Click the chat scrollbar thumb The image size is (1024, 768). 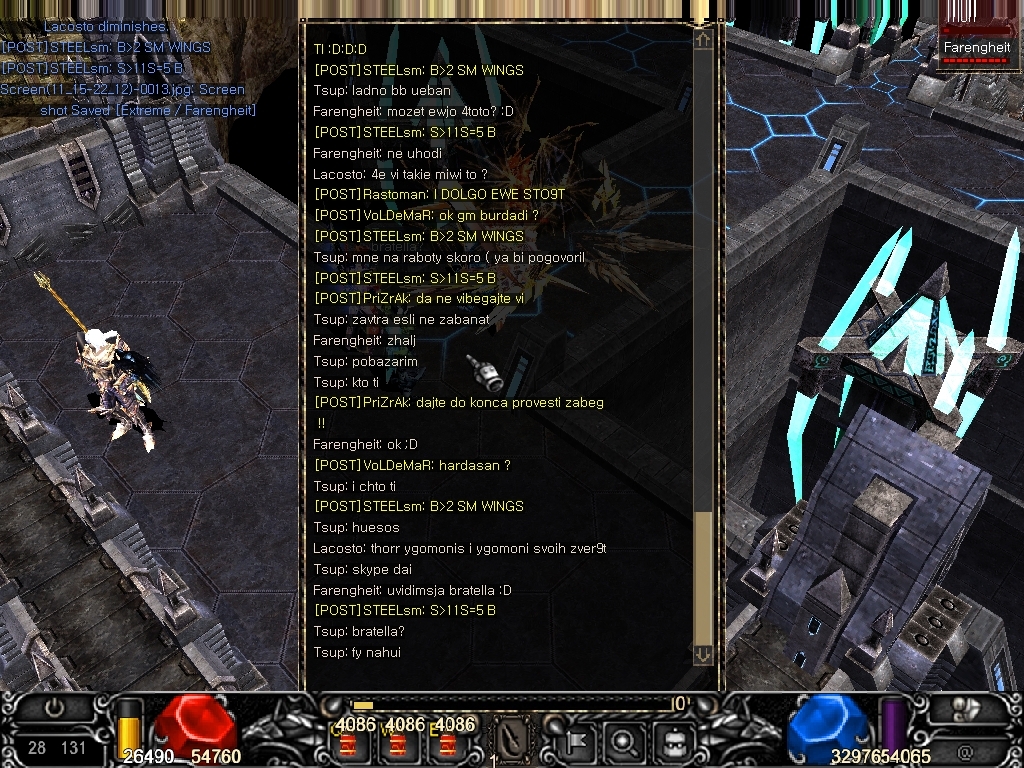(703, 578)
